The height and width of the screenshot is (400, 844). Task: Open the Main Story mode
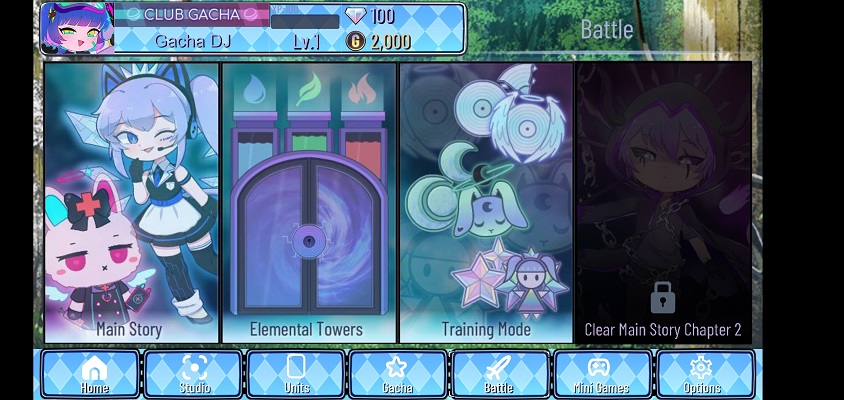point(131,204)
